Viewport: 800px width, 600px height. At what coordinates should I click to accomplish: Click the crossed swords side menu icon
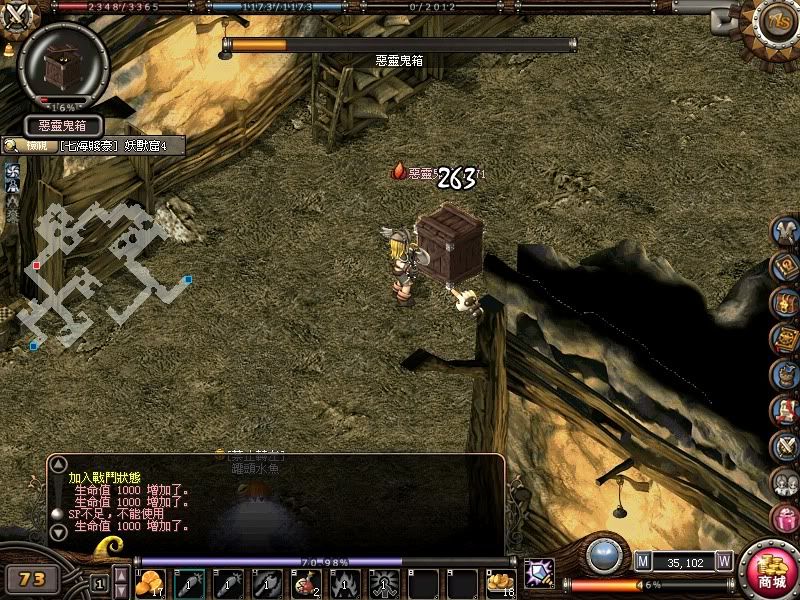pyautogui.click(x=785, y=444)
